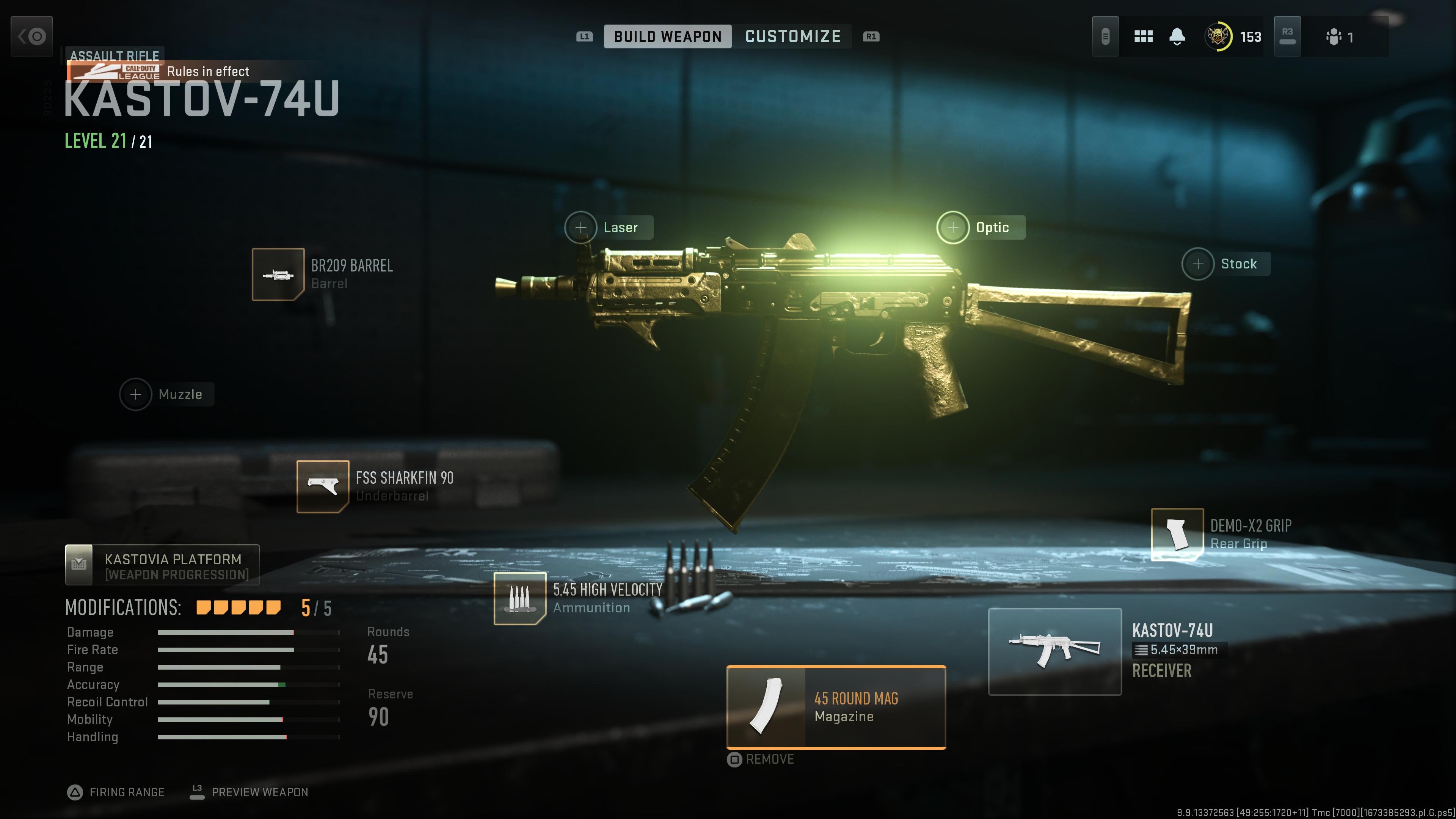Open the player rank 153 profile
Image resolution: width=1456 pixels, height=819 pixels.
tap(1233, 37)
